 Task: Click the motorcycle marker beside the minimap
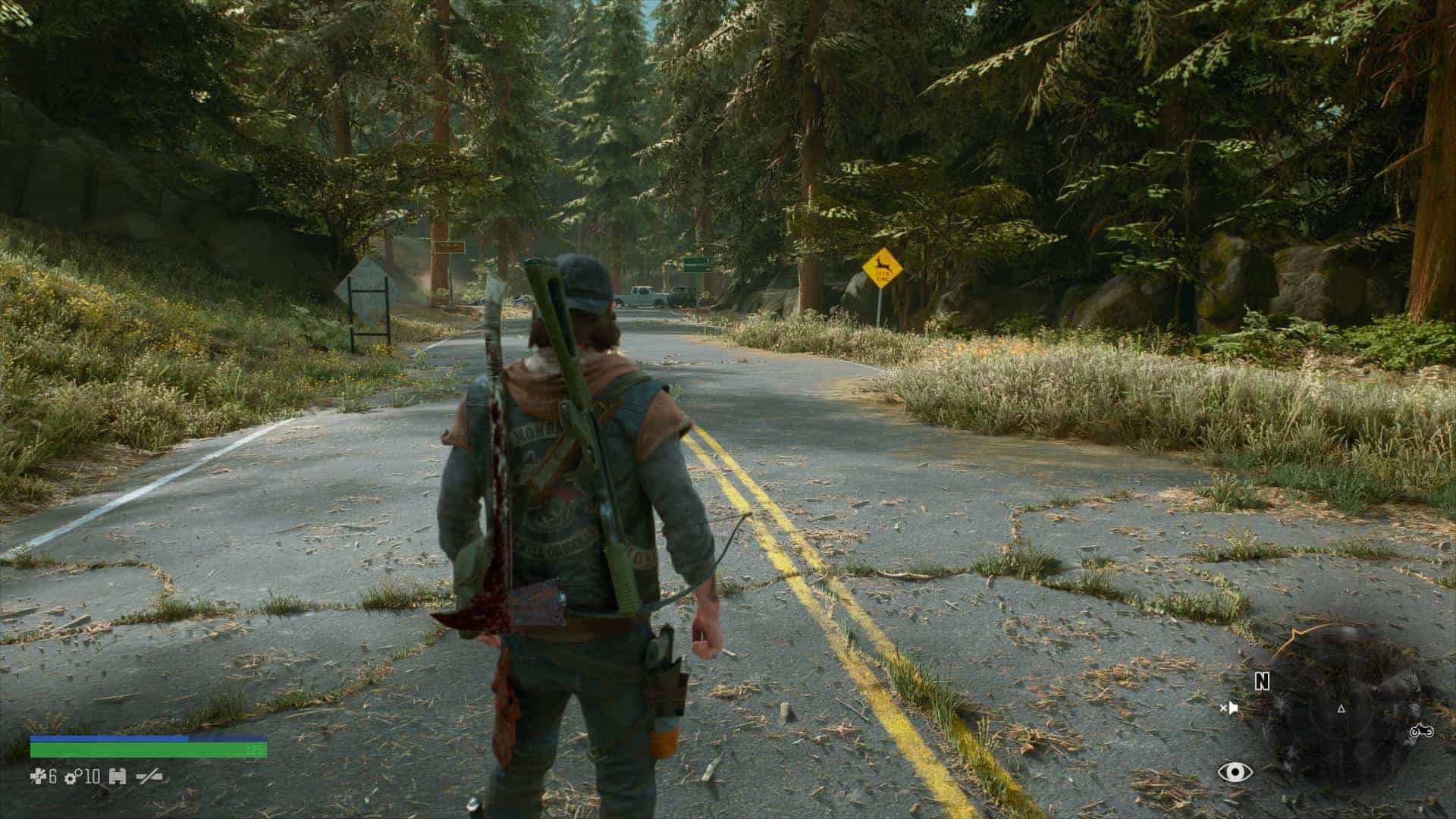pos(1420,732)
